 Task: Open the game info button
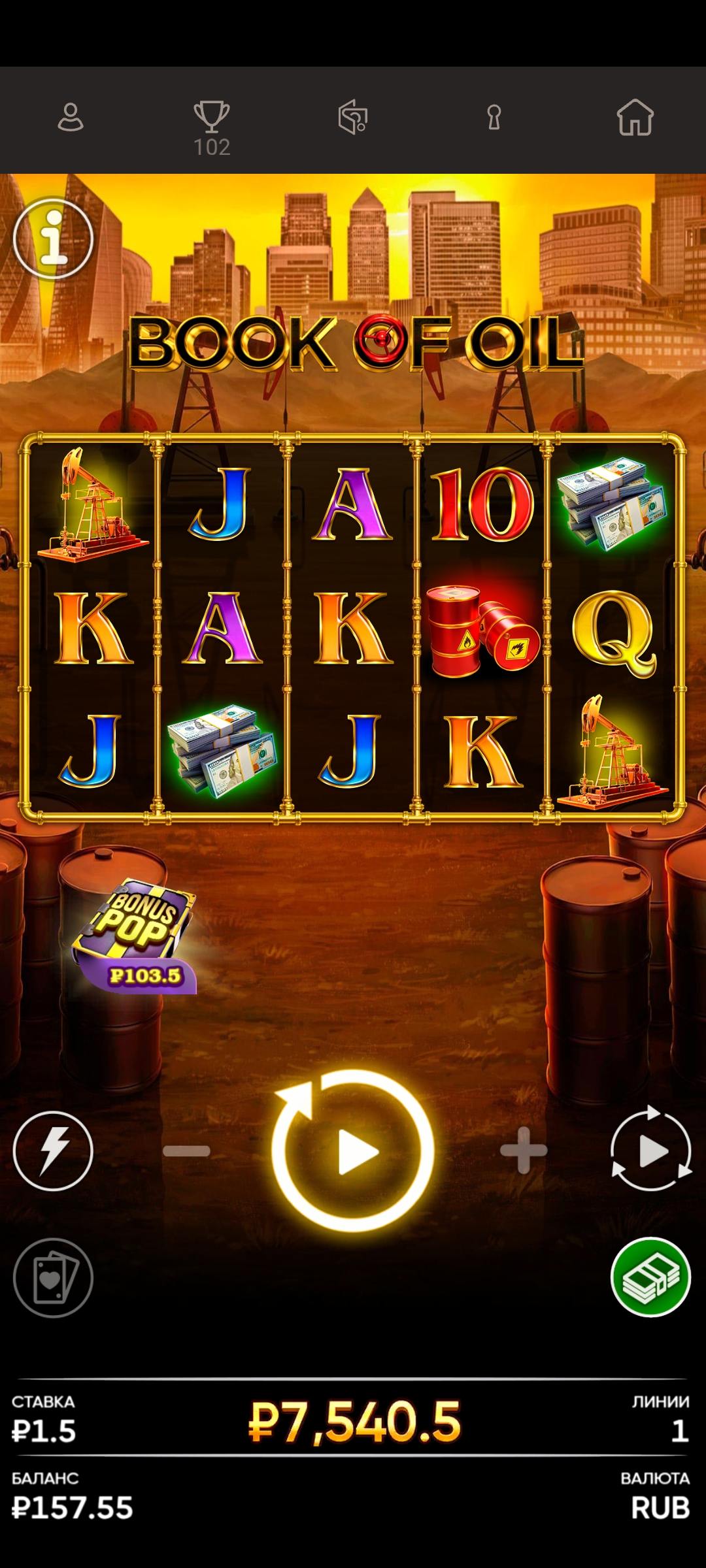pyautogui.click(x=53, y=238)
